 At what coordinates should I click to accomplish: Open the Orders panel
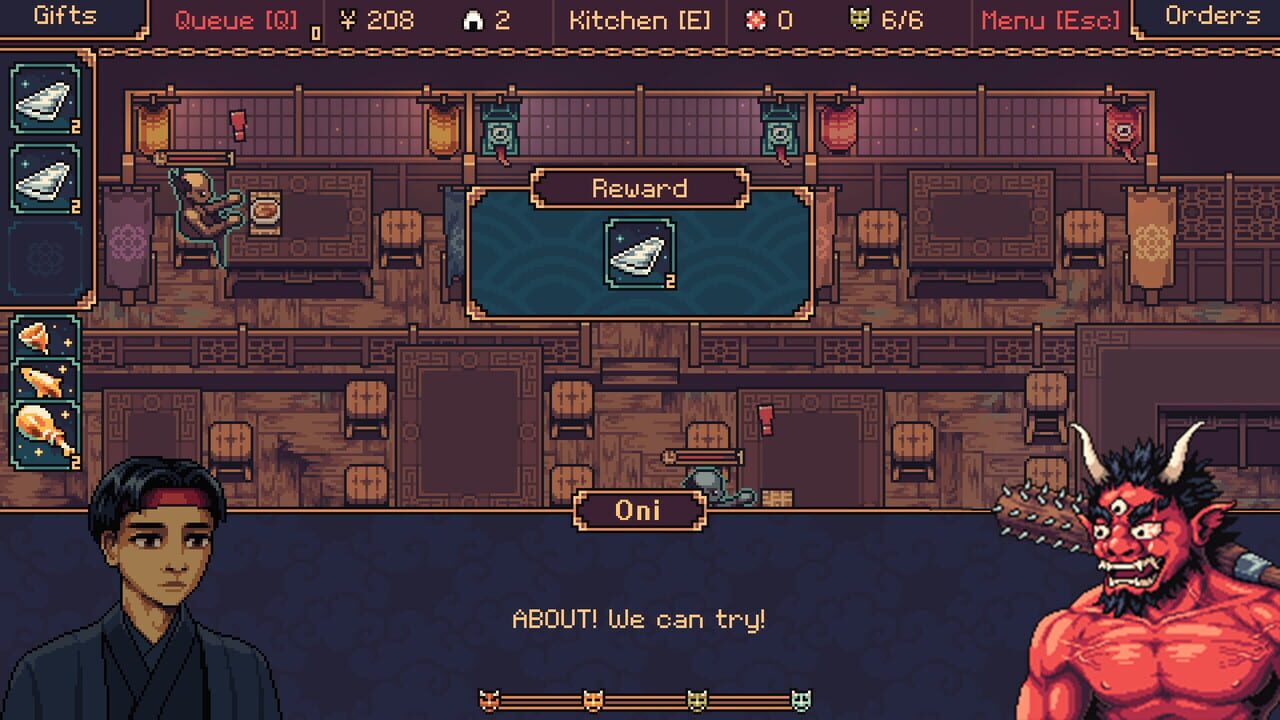[1213, 16]
